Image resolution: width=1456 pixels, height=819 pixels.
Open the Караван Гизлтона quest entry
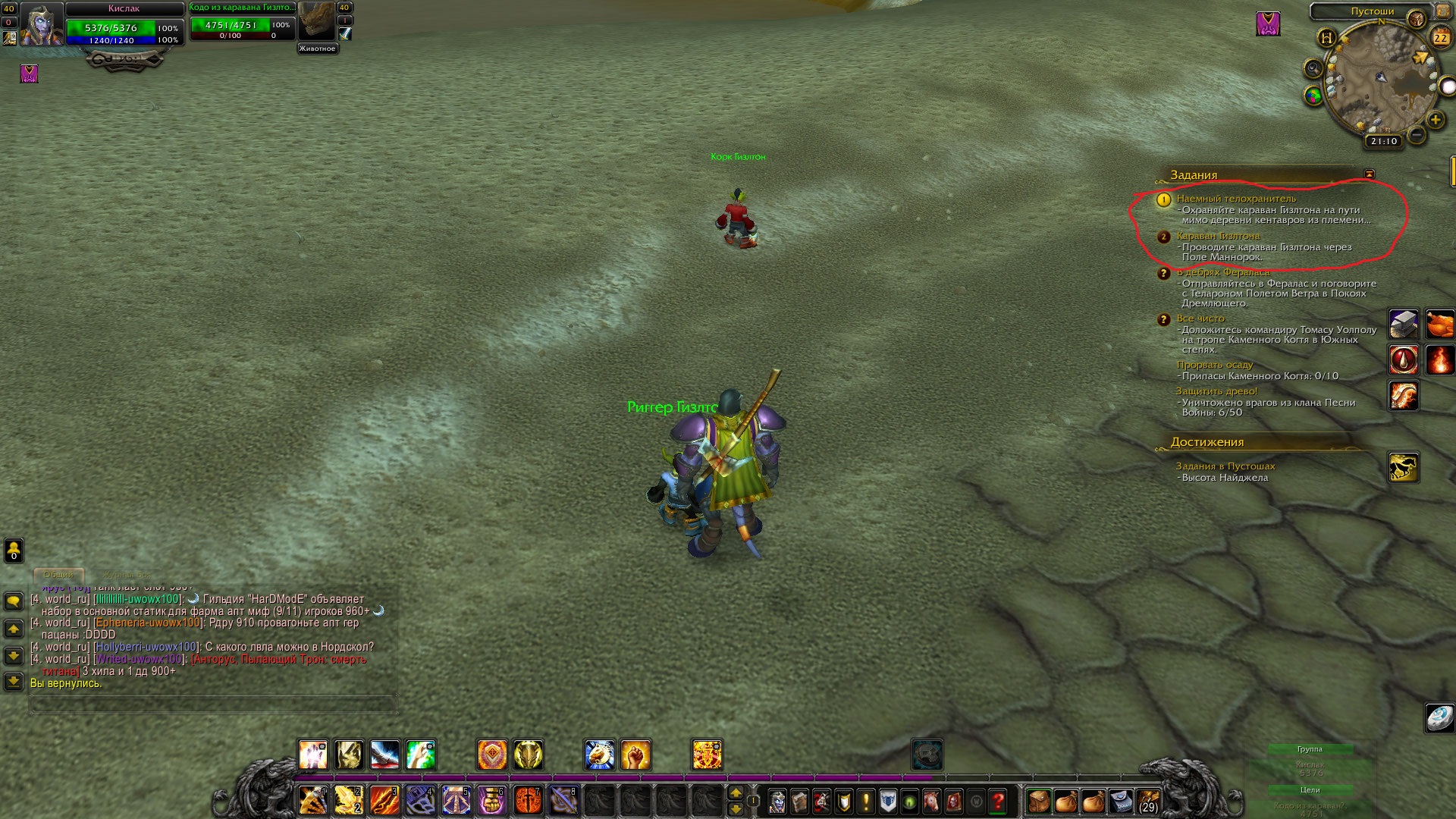click(1218, 236)
